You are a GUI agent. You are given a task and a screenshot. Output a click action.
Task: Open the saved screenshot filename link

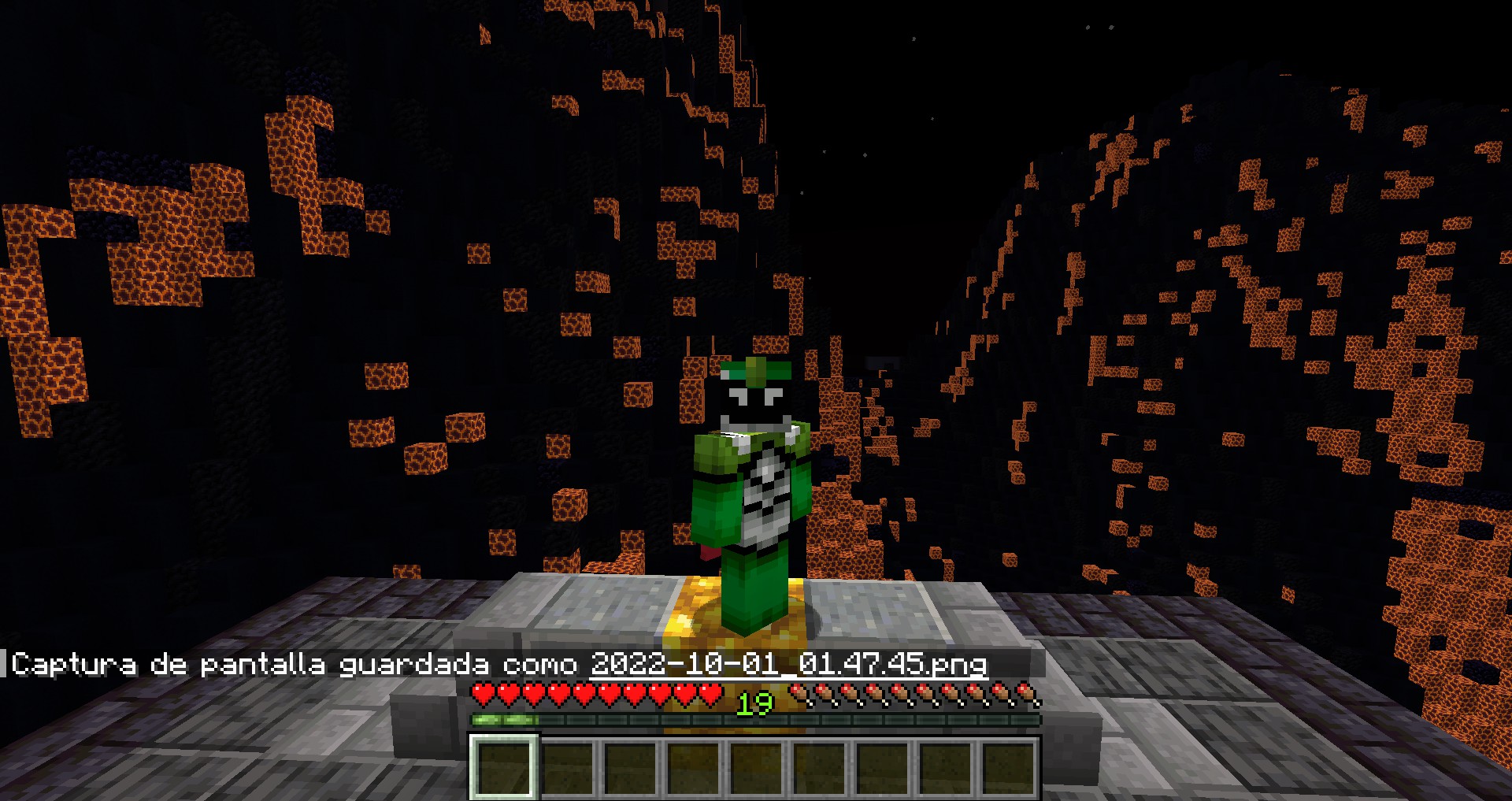tap(788, 664)
